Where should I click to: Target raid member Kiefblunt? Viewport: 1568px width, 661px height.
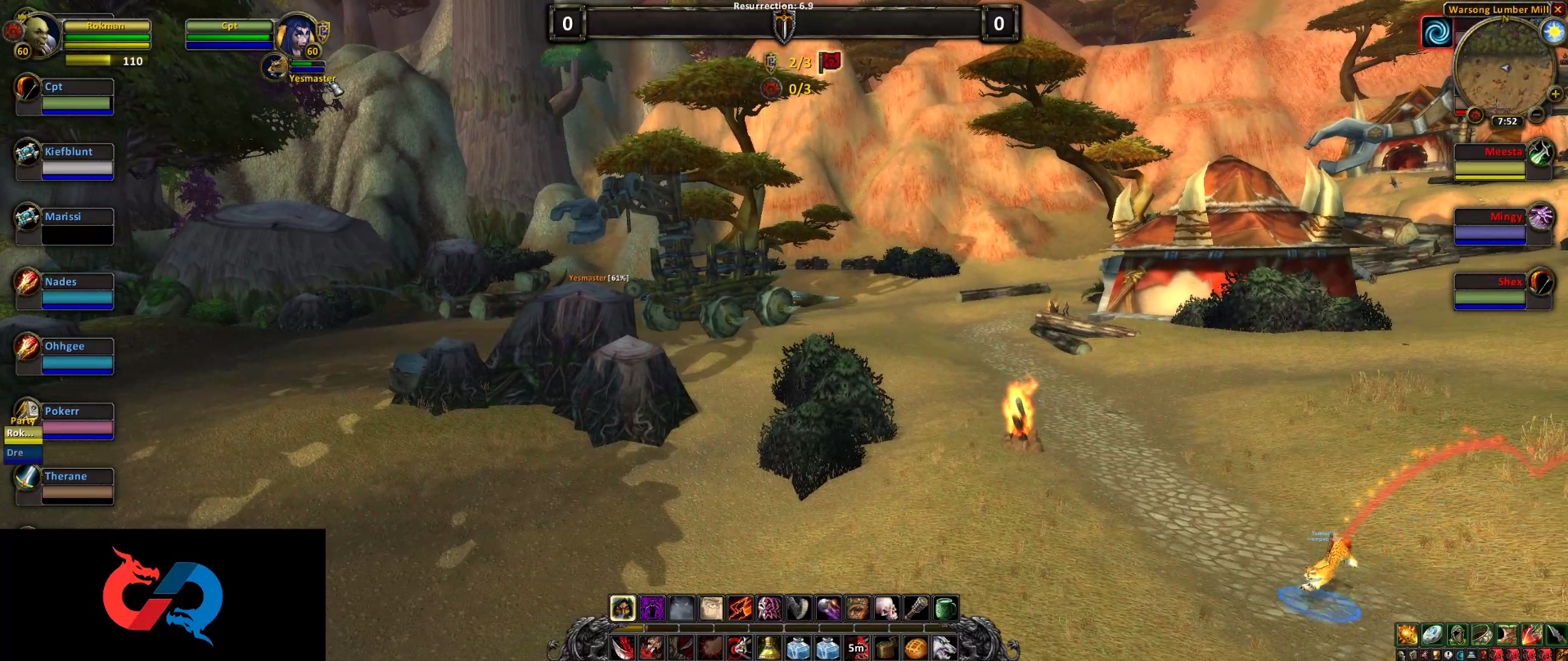pos(77,161)
